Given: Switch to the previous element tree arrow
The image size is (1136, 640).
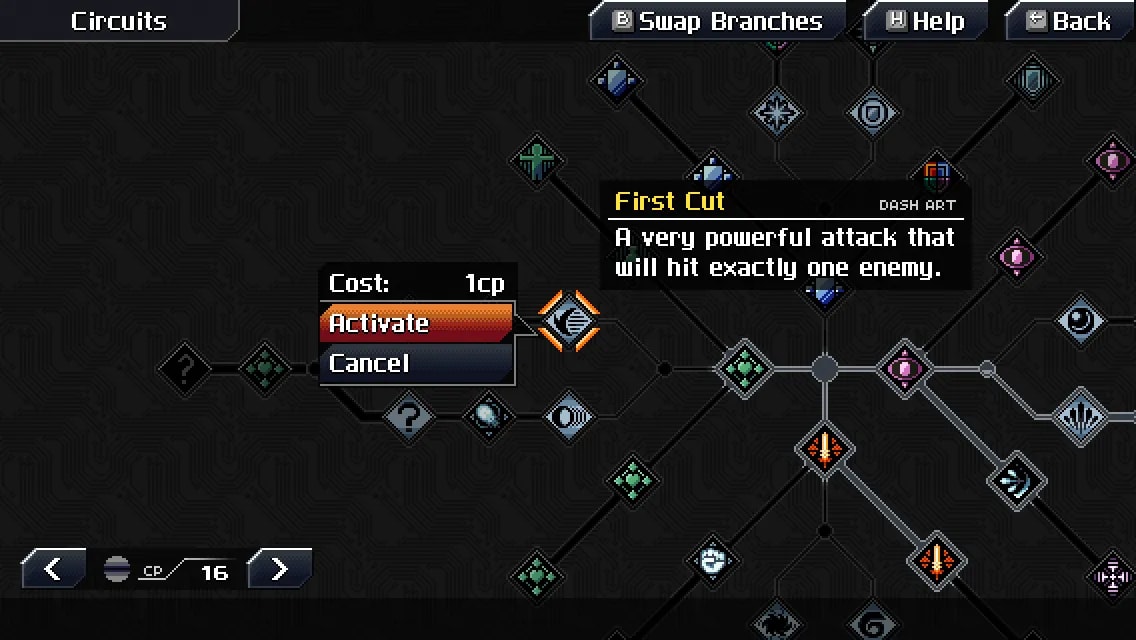Looking at the screenshot, I should 53,570.
